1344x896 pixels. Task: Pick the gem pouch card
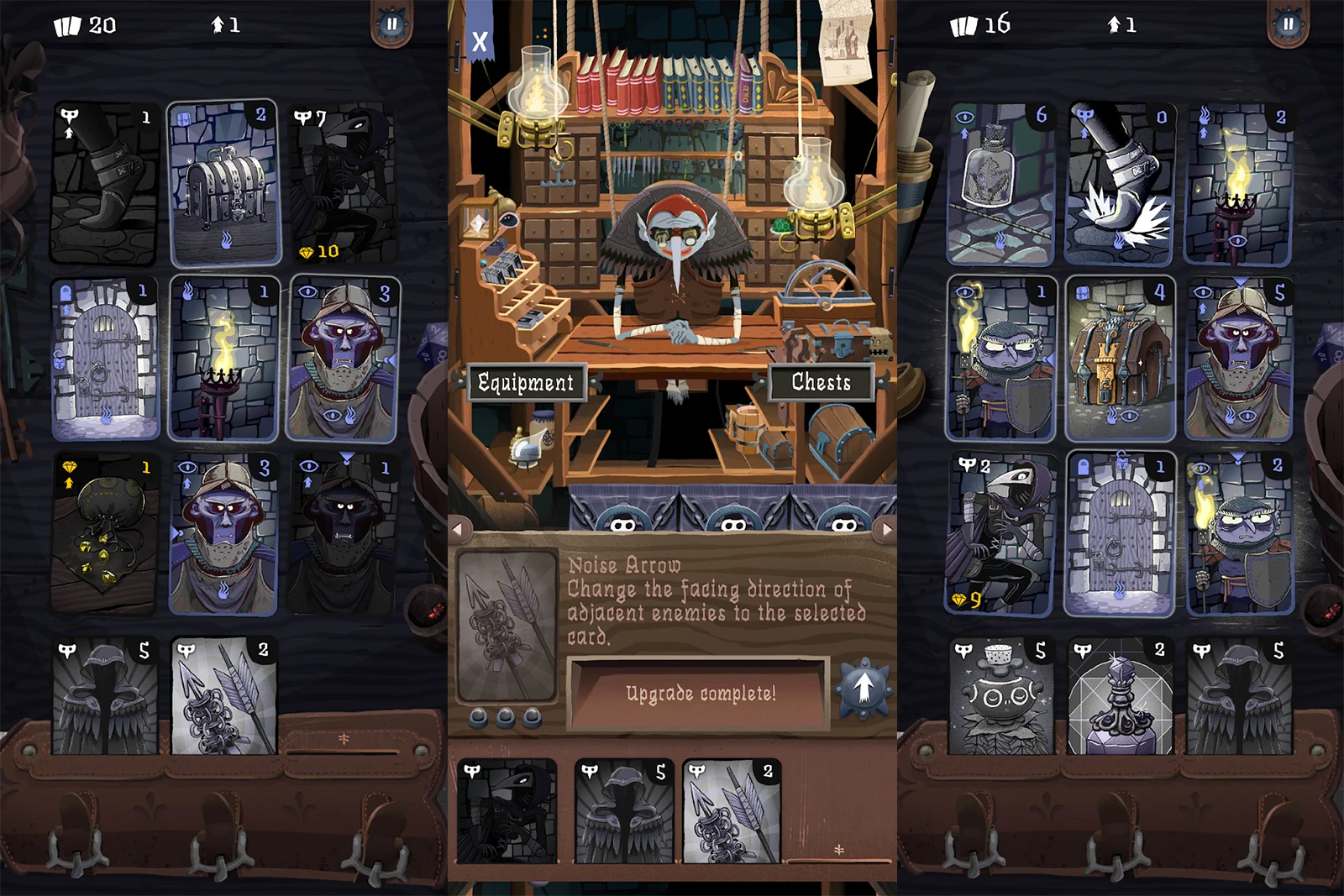[x=105, y=533]
